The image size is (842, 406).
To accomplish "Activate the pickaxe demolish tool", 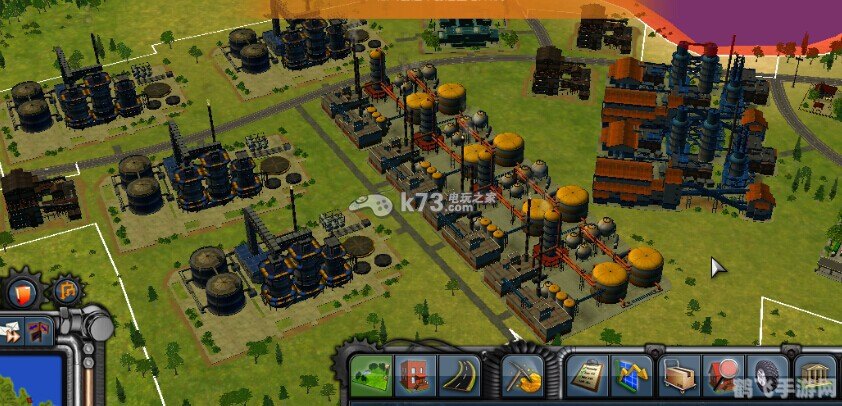I will point(521,377).
